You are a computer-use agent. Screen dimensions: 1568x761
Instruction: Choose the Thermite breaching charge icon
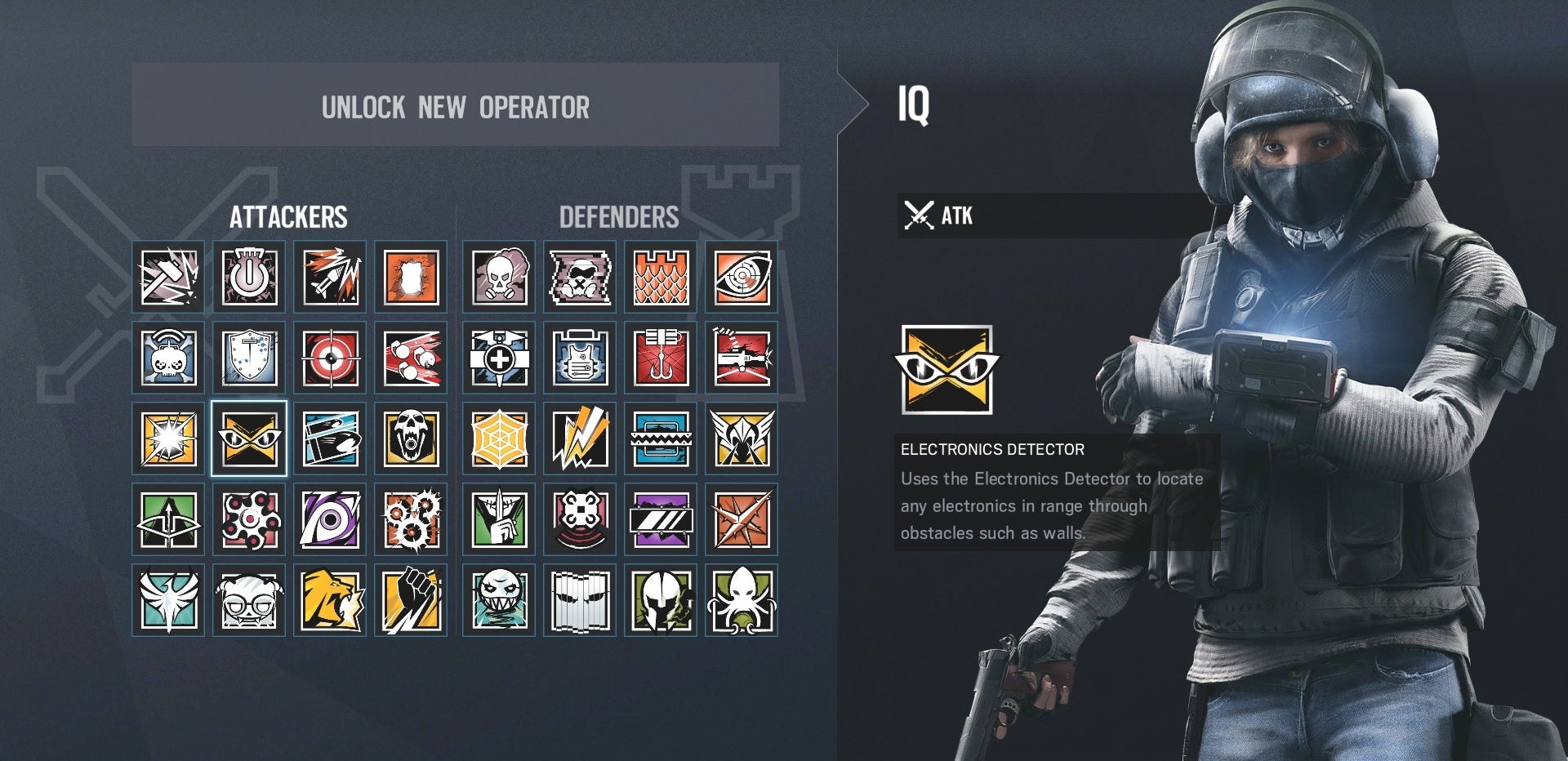(x=412, y=276)
